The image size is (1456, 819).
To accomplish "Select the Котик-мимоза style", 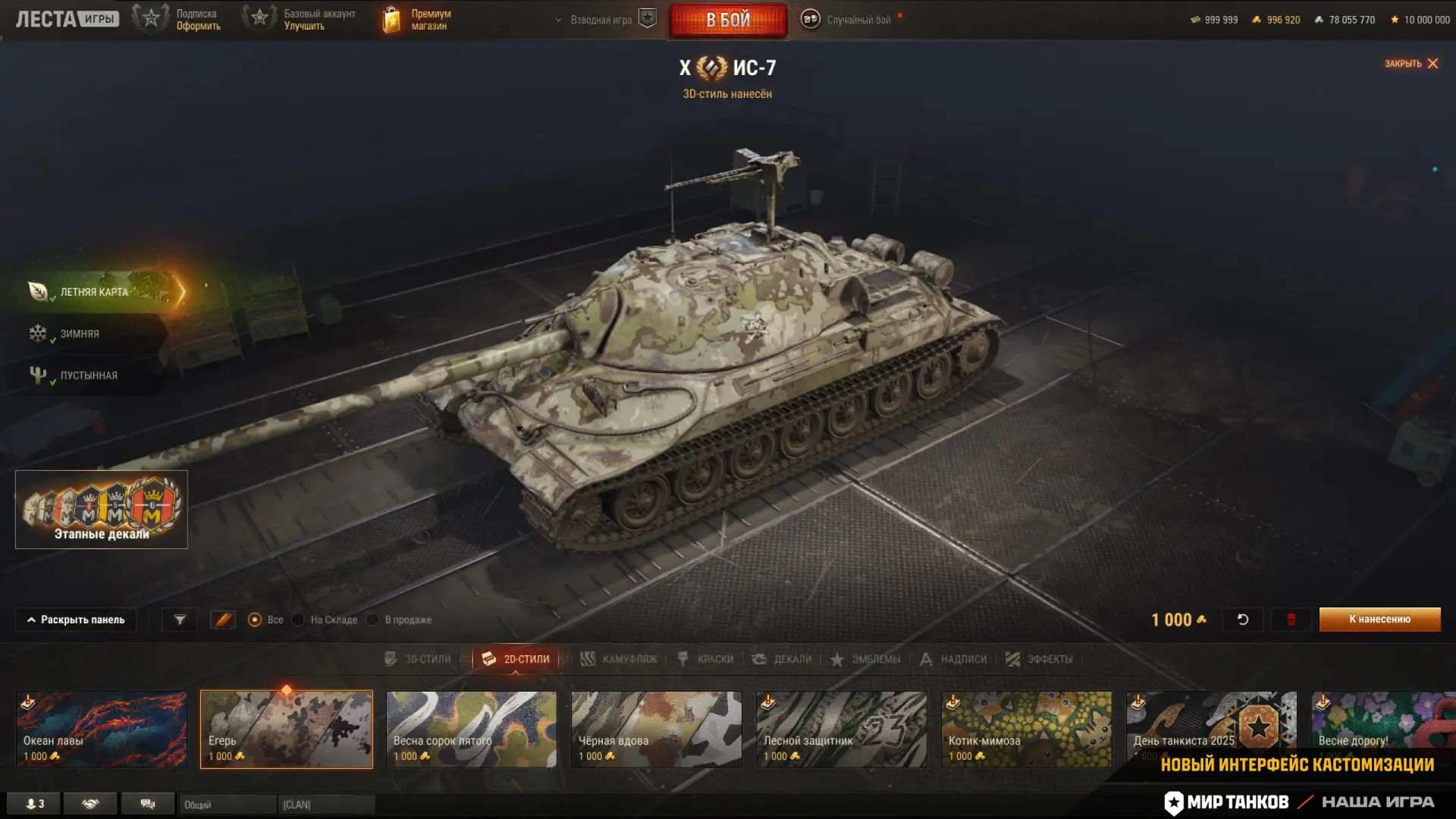I will click(x=1027, y=729).
